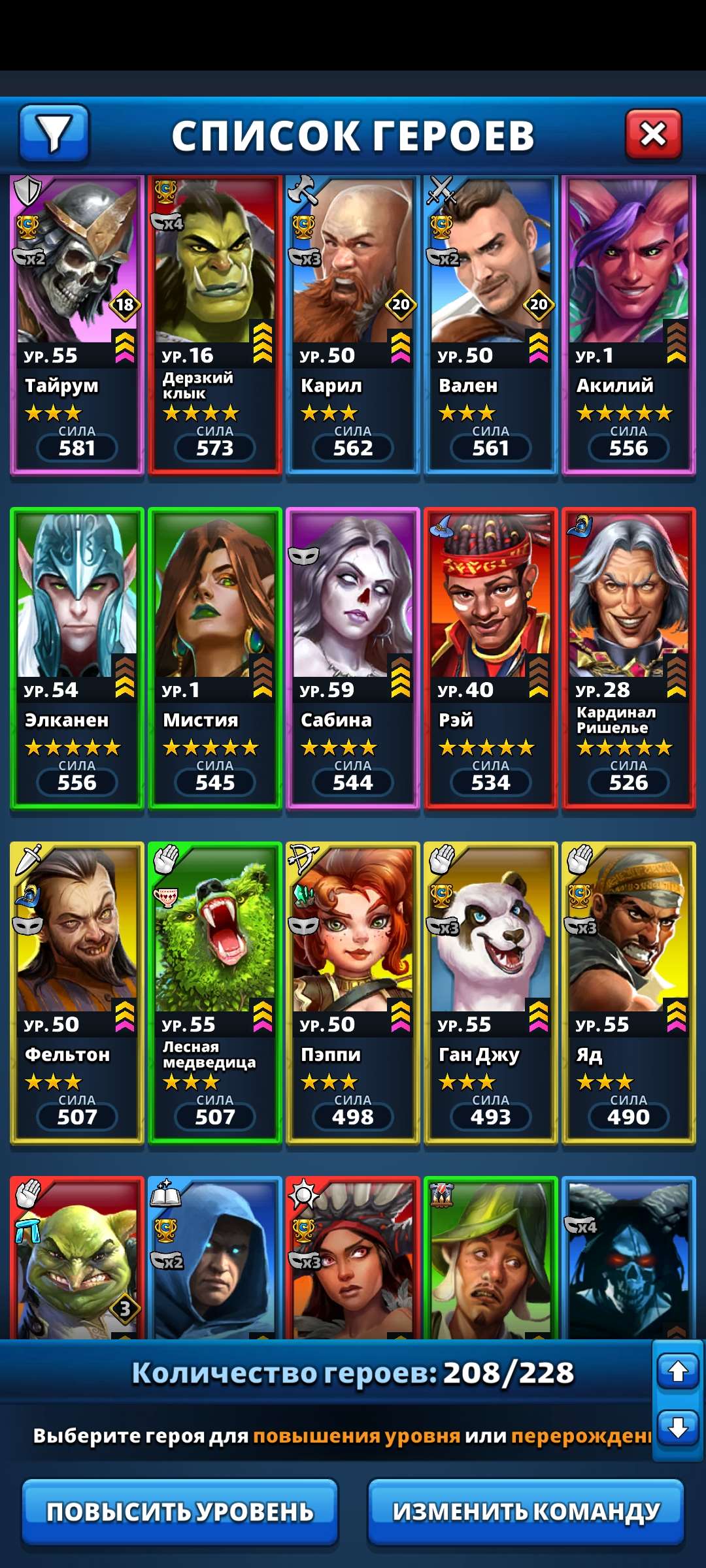Select the Фельтон hero card
The width and height of the screenshot is (706, 1568).
coord(77,993)
